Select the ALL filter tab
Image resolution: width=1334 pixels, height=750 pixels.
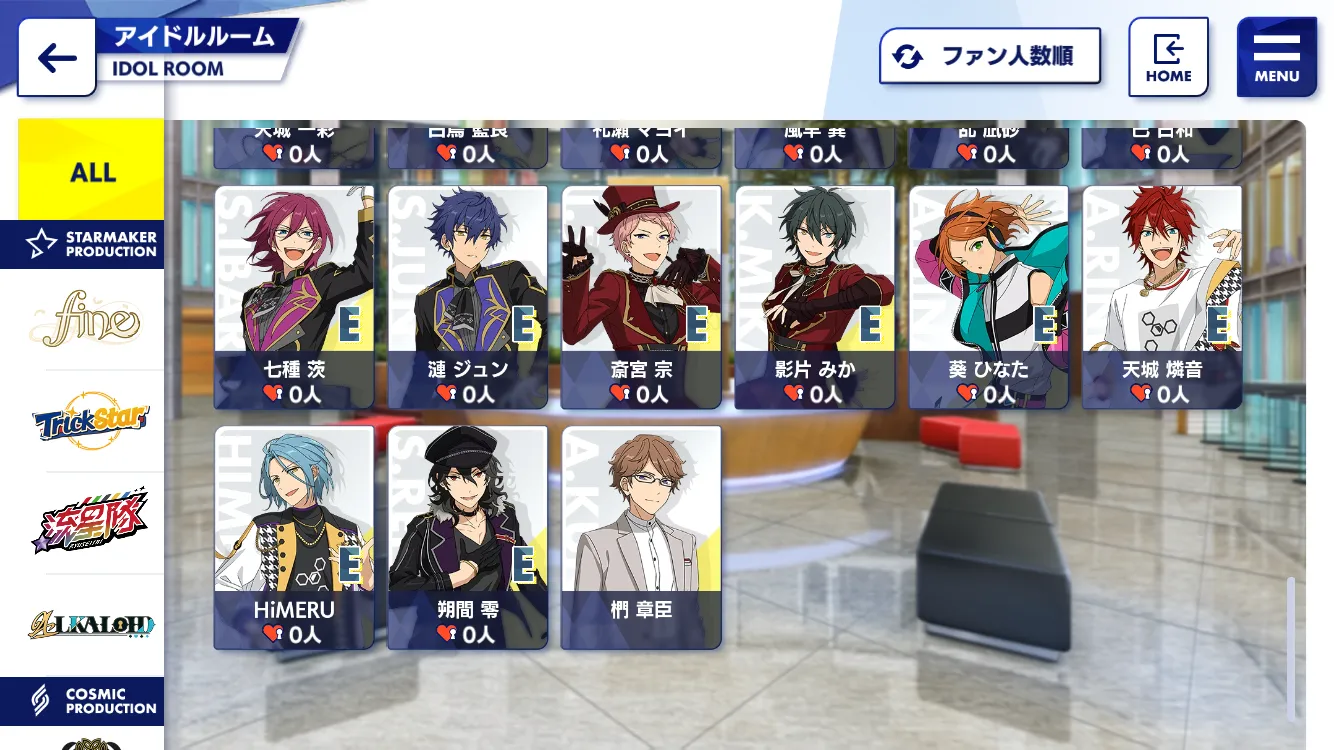(92, 171)
